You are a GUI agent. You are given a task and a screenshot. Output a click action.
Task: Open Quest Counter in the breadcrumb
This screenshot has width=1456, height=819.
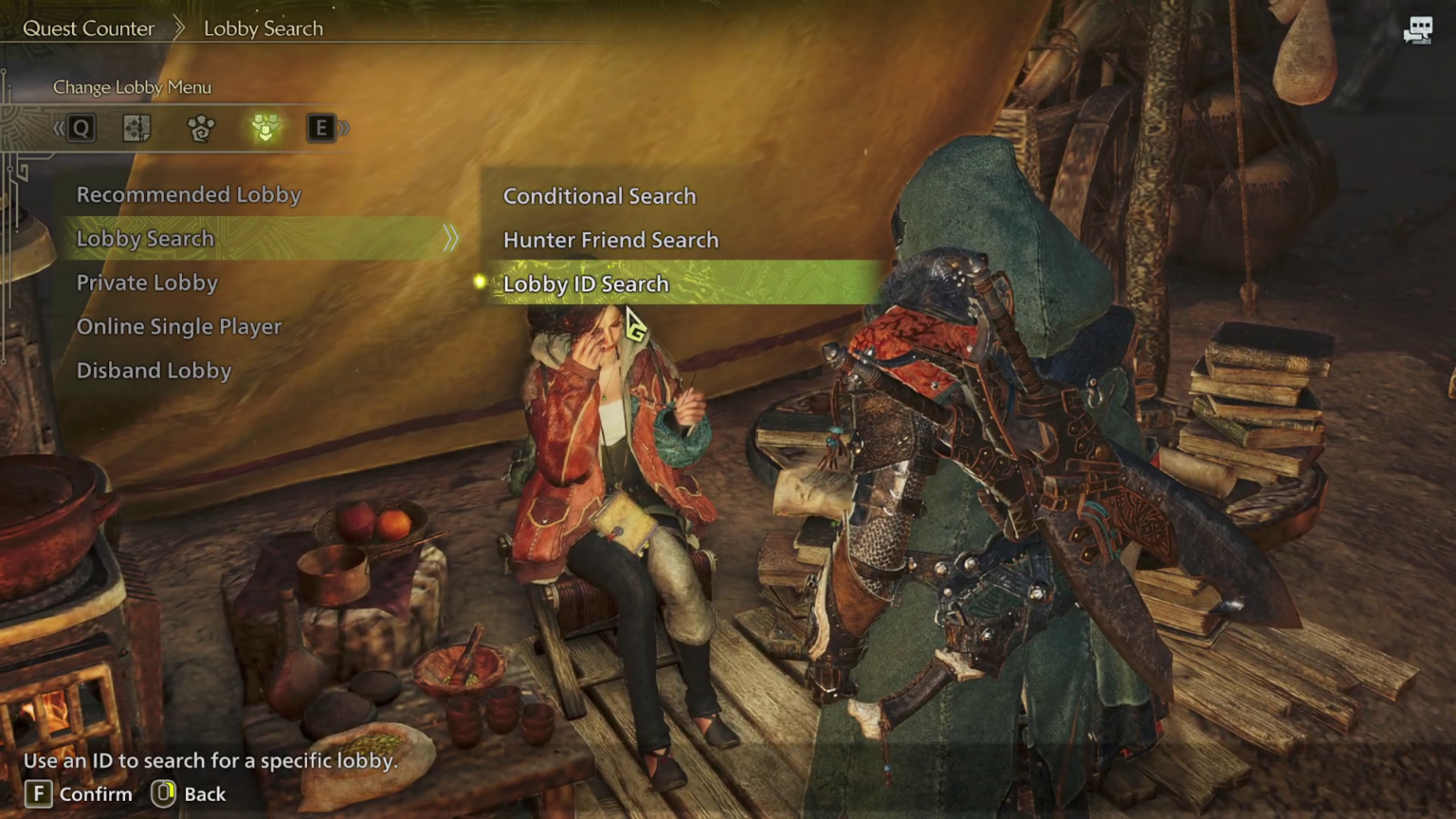coord(88,28)
